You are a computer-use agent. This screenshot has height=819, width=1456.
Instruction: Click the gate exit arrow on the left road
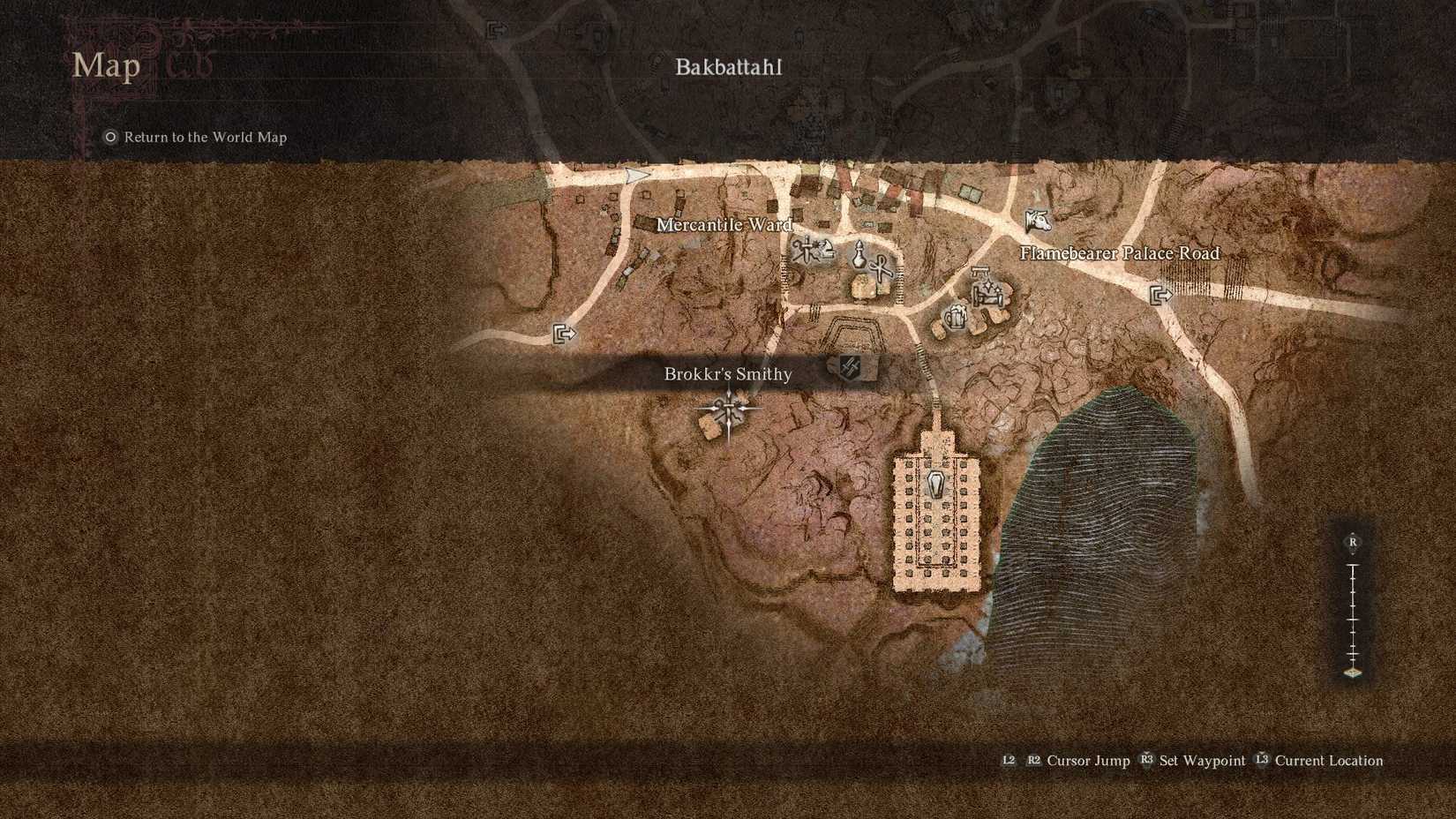pos(565,334)
